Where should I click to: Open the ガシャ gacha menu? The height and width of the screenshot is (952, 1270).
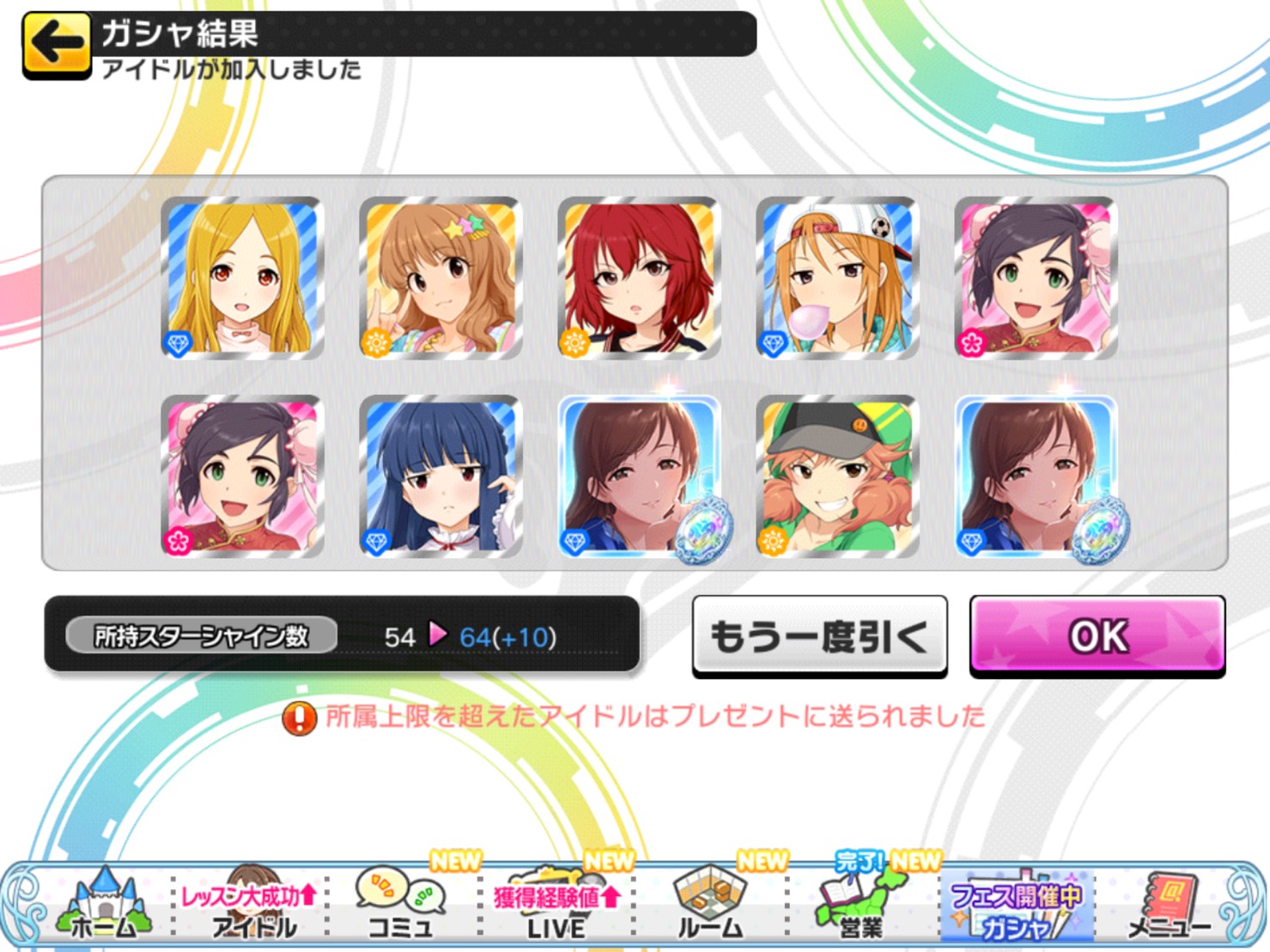1016,910
